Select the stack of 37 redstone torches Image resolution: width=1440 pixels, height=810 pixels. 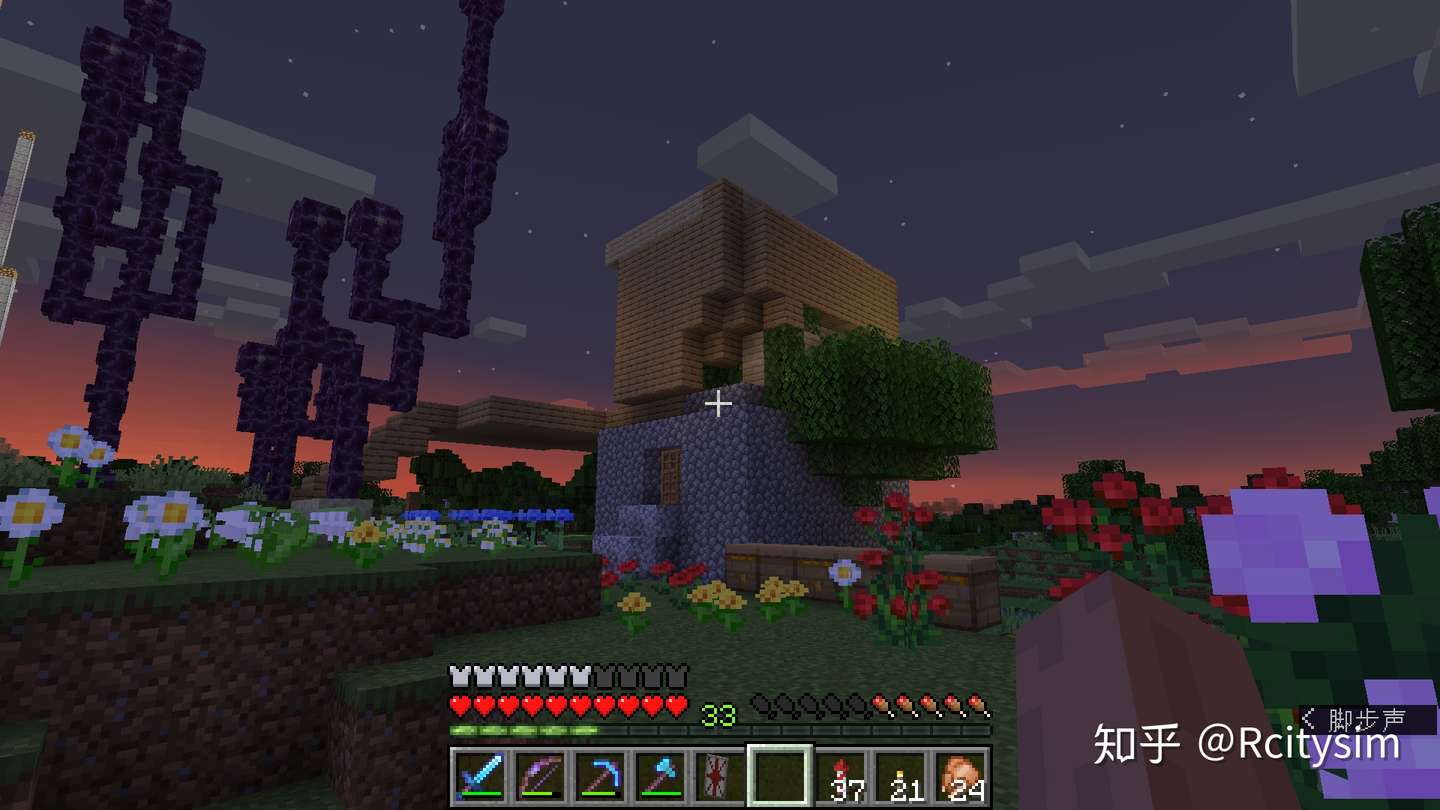point(839,777)
